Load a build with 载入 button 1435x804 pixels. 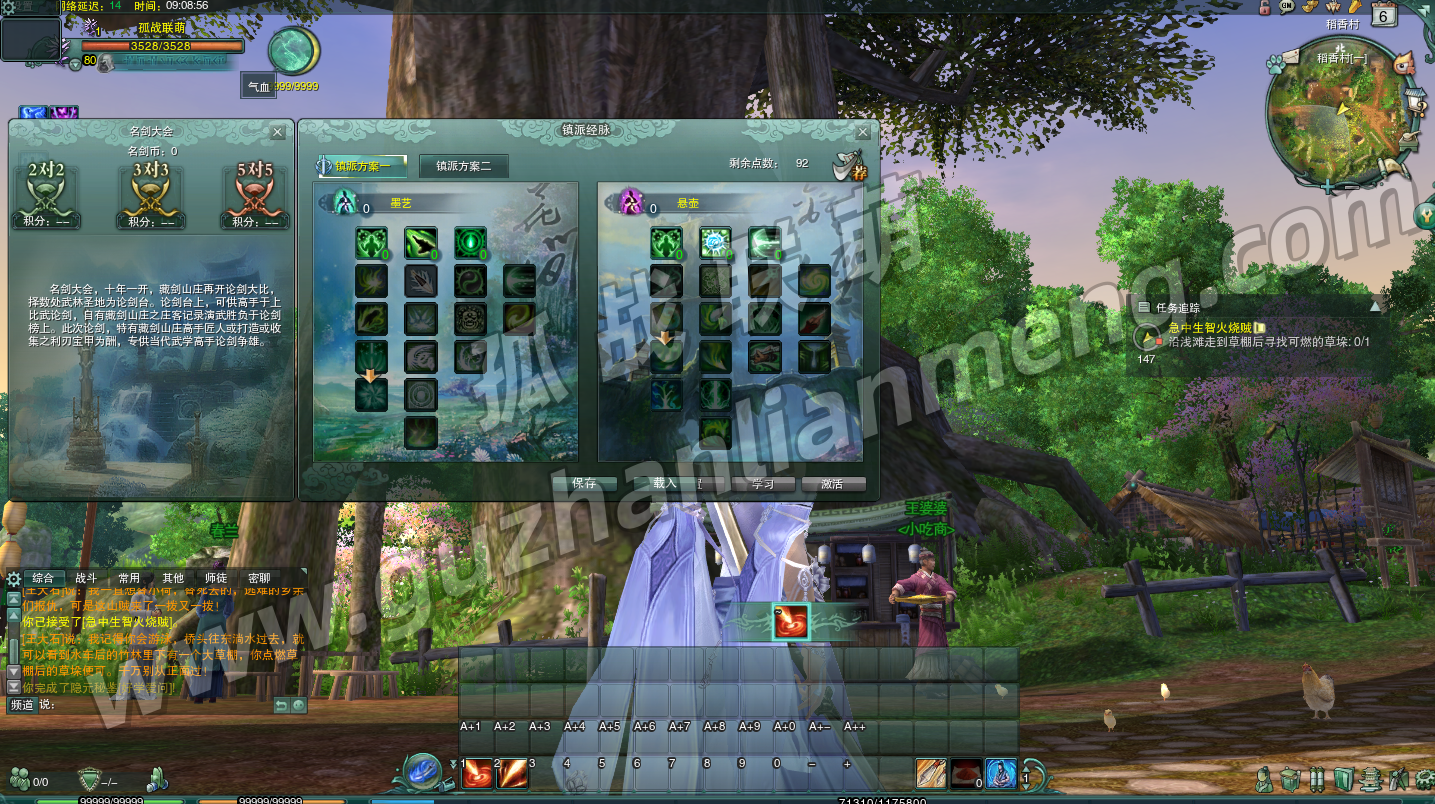(666, 484)
